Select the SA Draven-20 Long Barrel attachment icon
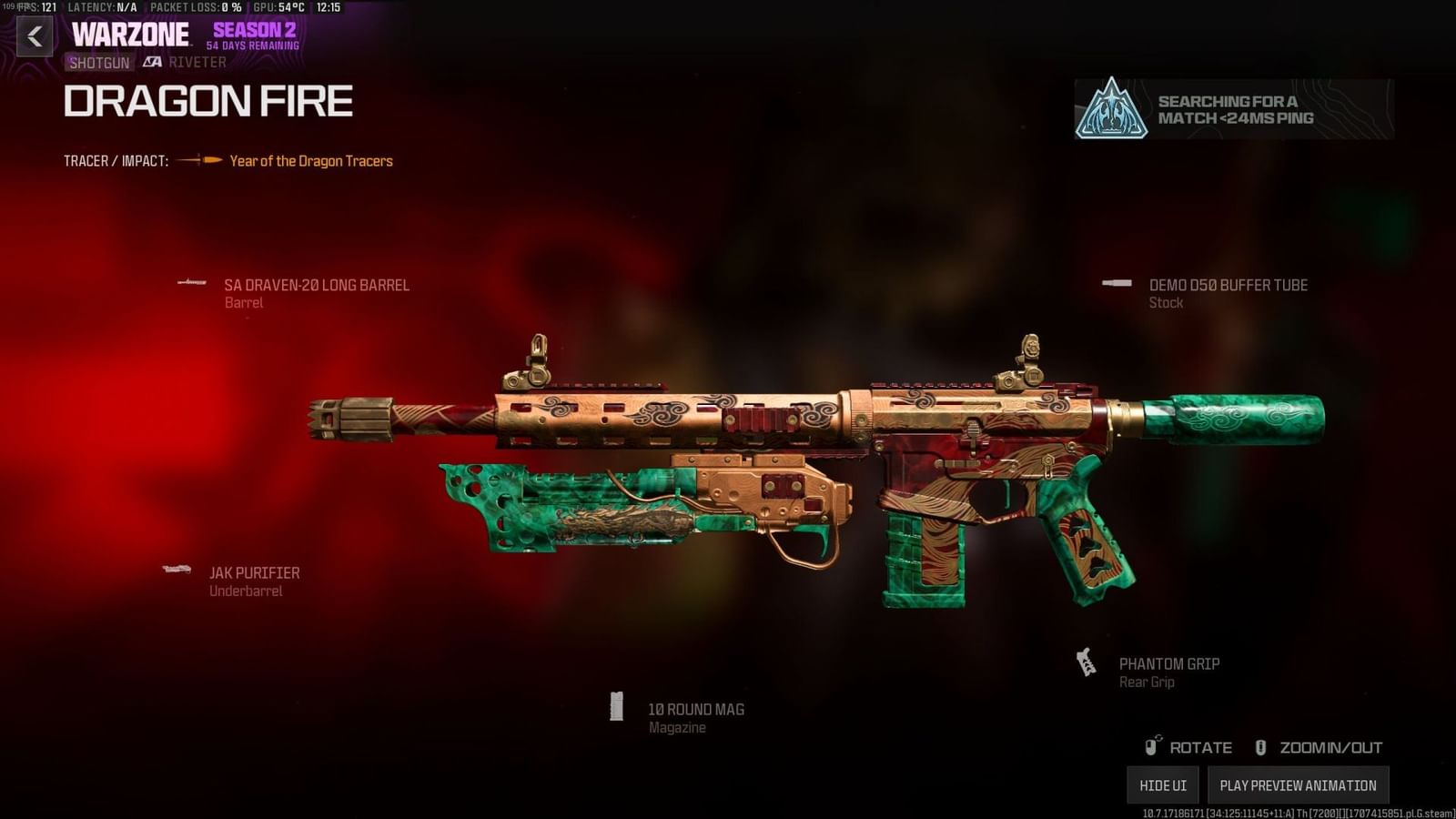This screenshot has width=1456, height=819. pos(193,283)
